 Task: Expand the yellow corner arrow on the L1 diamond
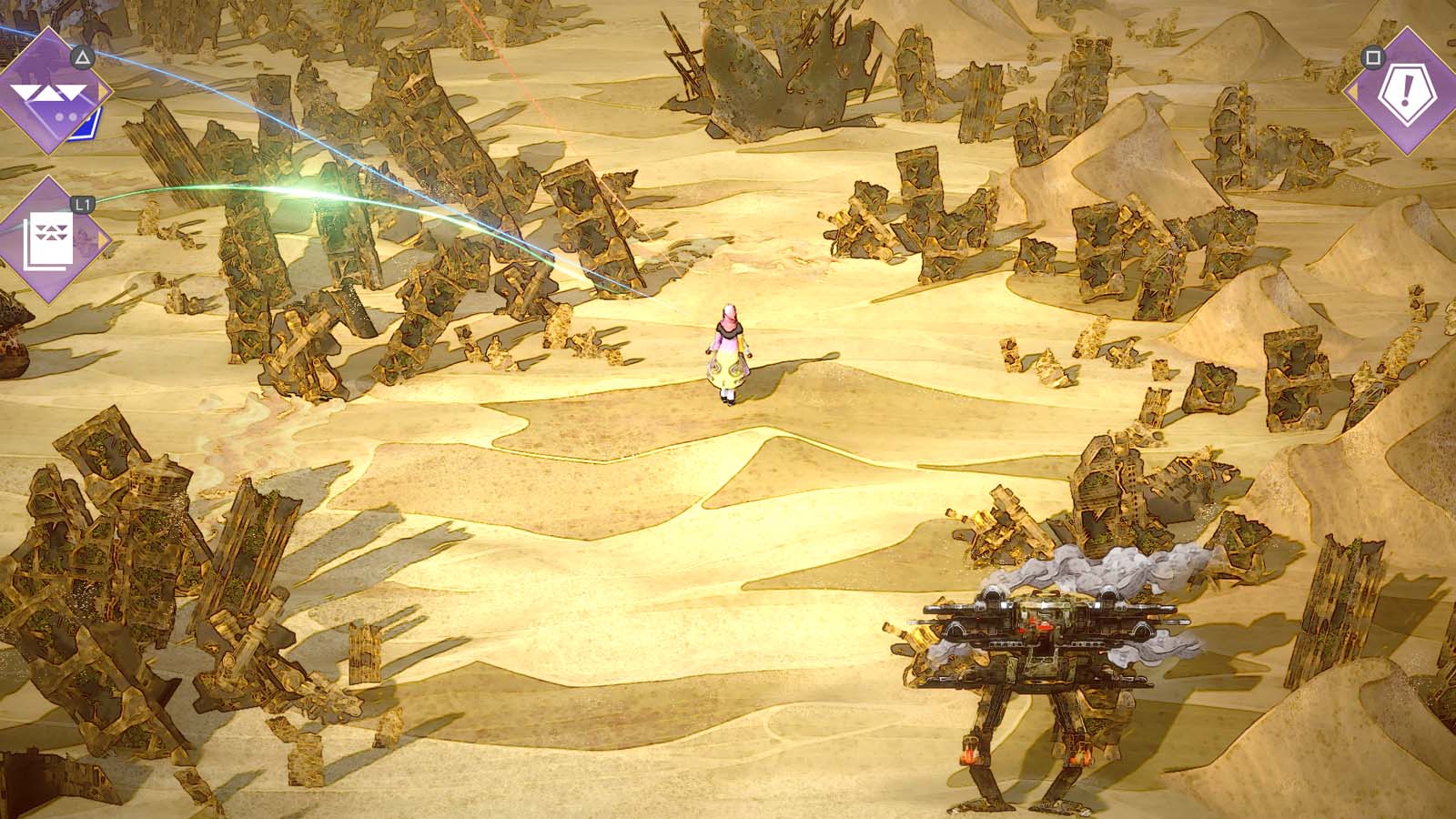click(105, 238)
